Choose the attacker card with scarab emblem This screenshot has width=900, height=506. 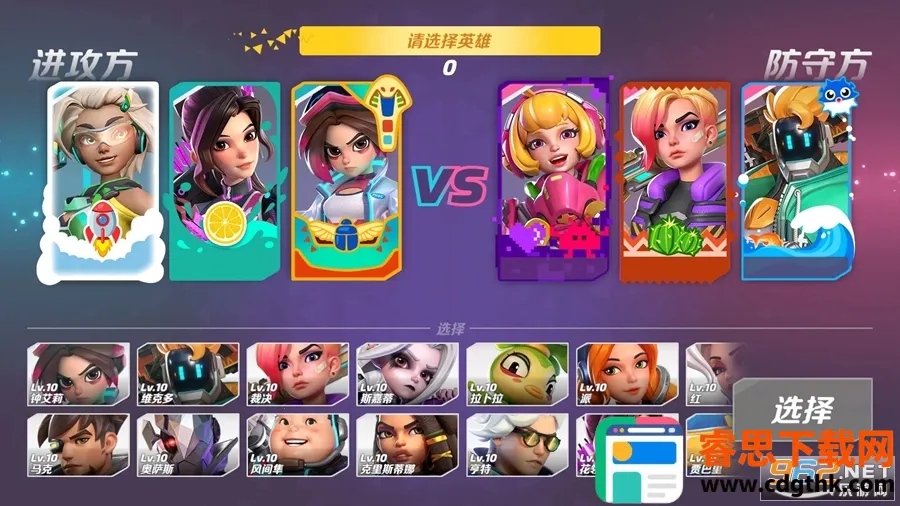[346, 180]
